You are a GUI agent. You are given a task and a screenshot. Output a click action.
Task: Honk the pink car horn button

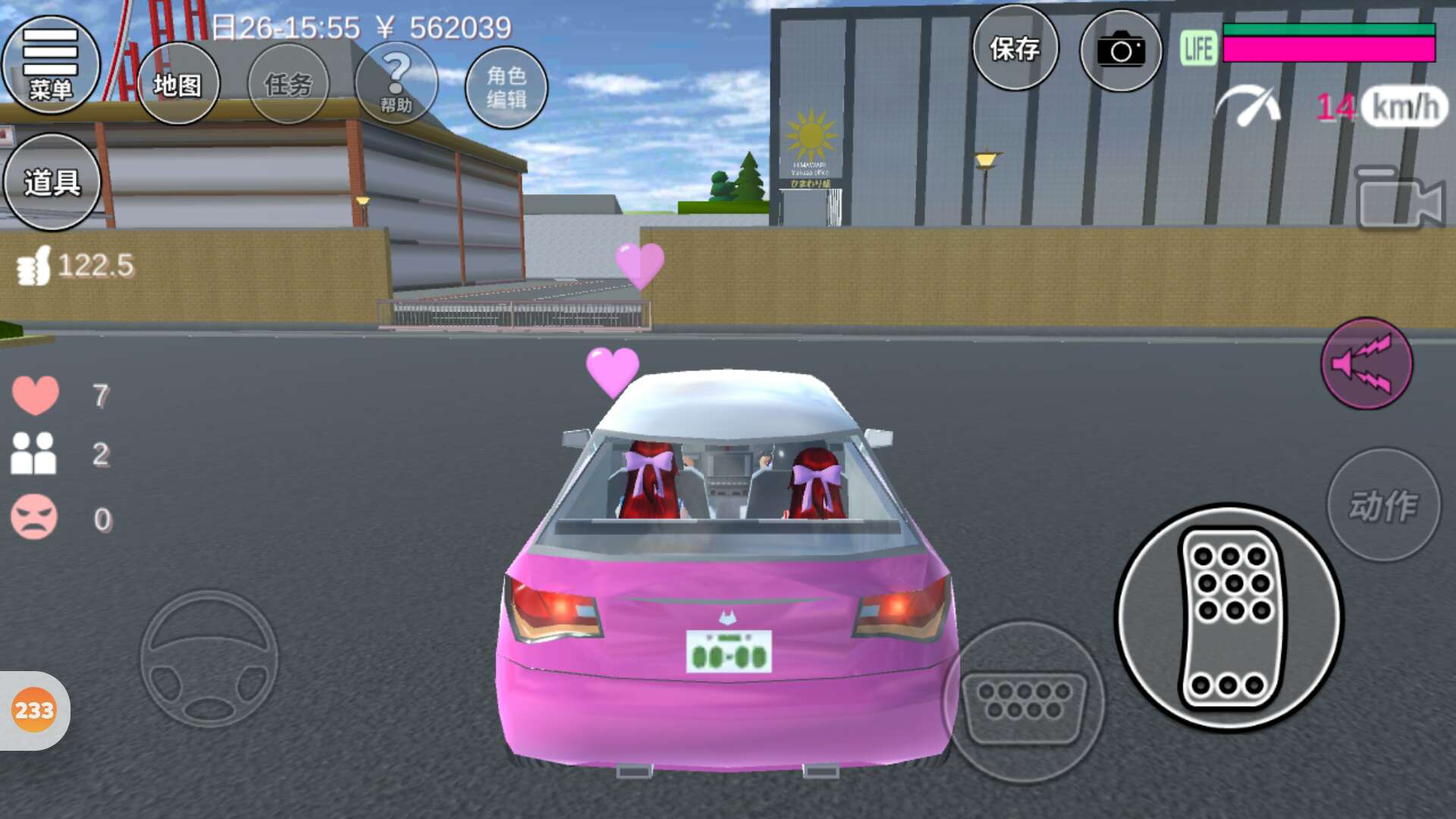coord(1366,363)
